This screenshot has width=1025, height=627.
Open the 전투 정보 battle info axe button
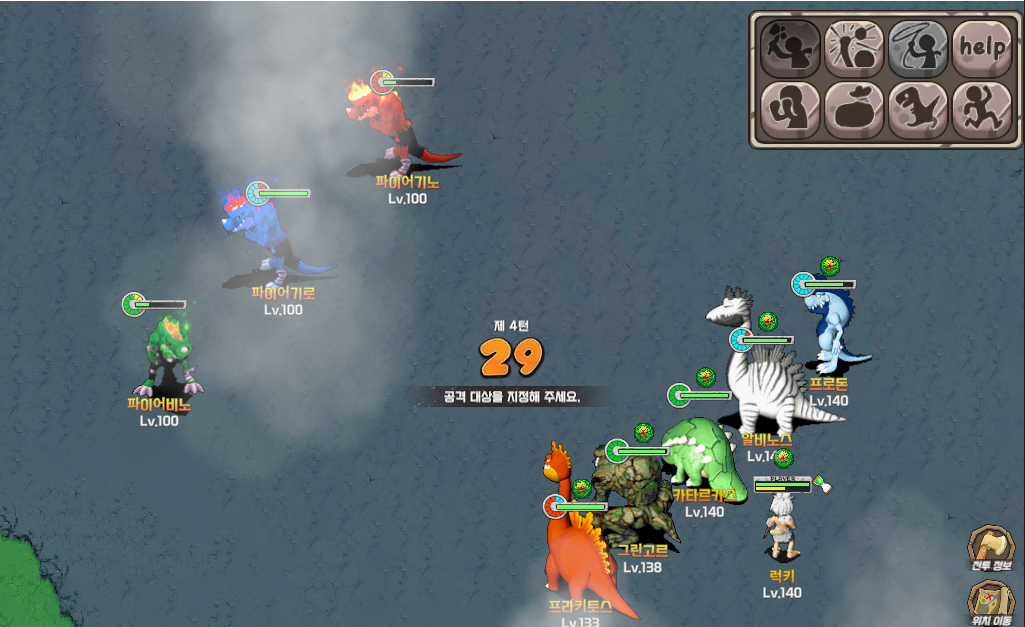point(990,546)
